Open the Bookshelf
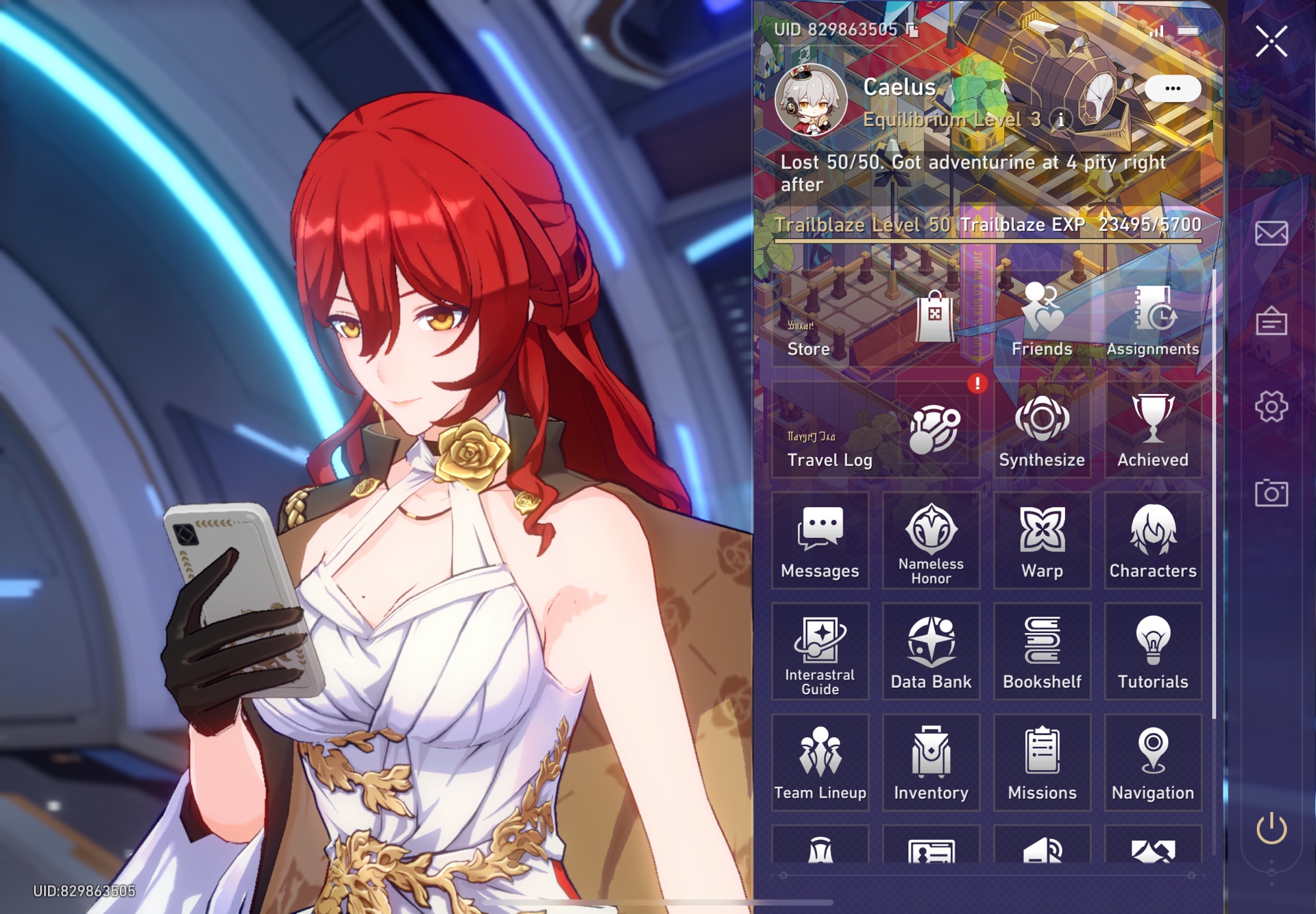Screen dimensions: 1316x914 pyautogui.click(x=1042, y=651)
